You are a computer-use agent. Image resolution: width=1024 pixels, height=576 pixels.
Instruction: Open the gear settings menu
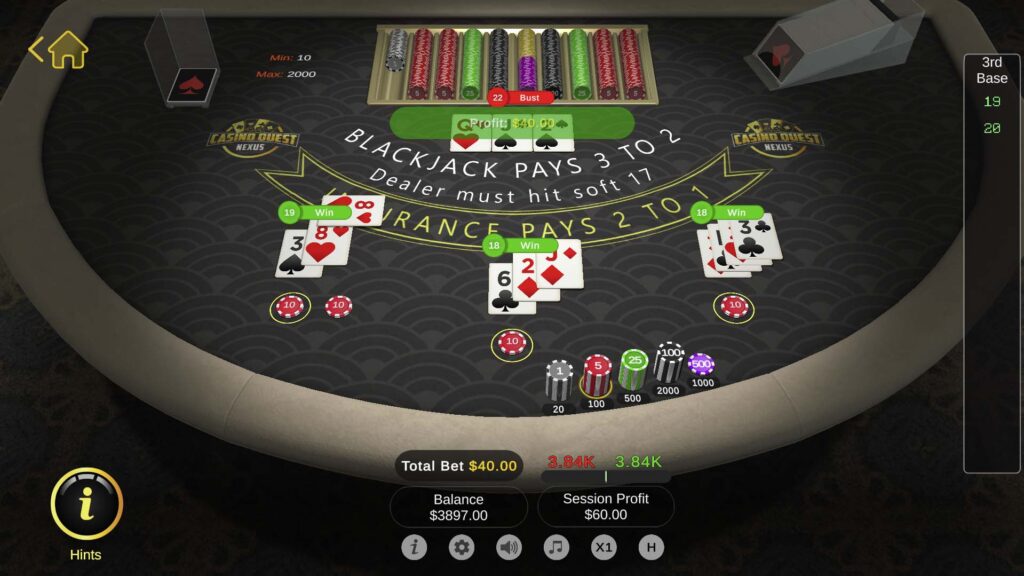pyautogui.click(x=461, y=547)
